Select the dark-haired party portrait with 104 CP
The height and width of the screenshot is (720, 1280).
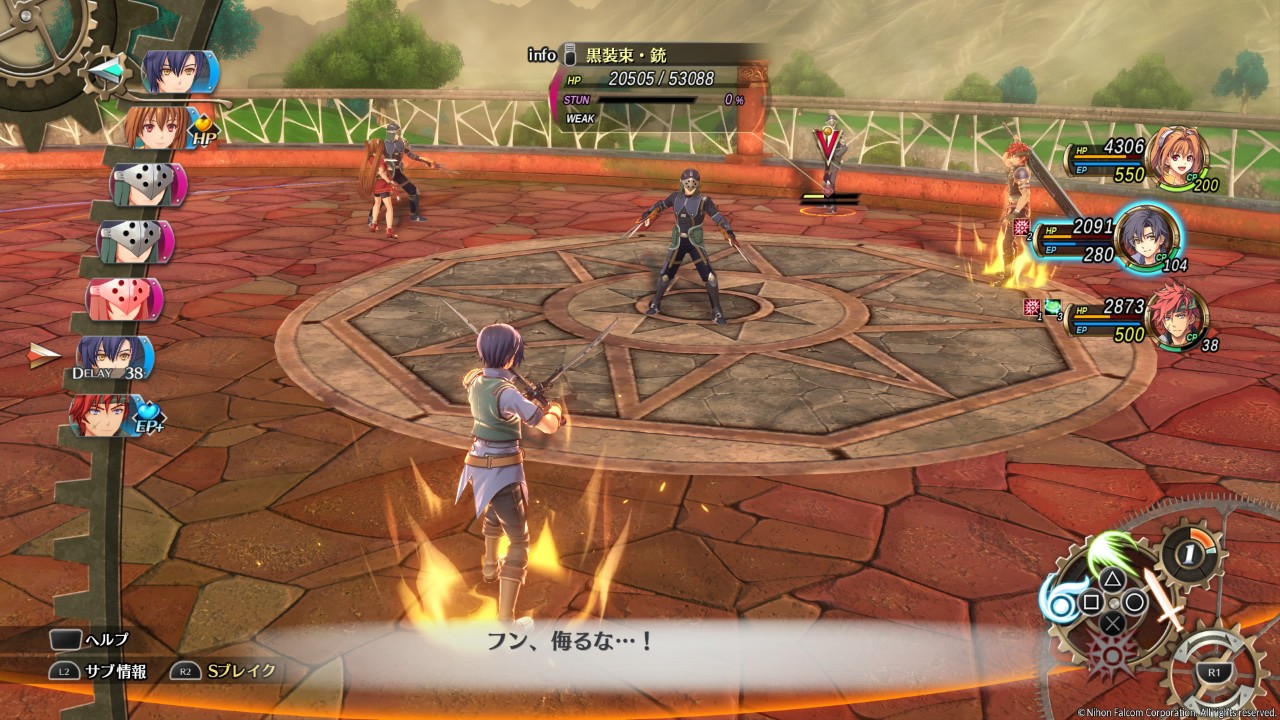[x=1146, y=237]
